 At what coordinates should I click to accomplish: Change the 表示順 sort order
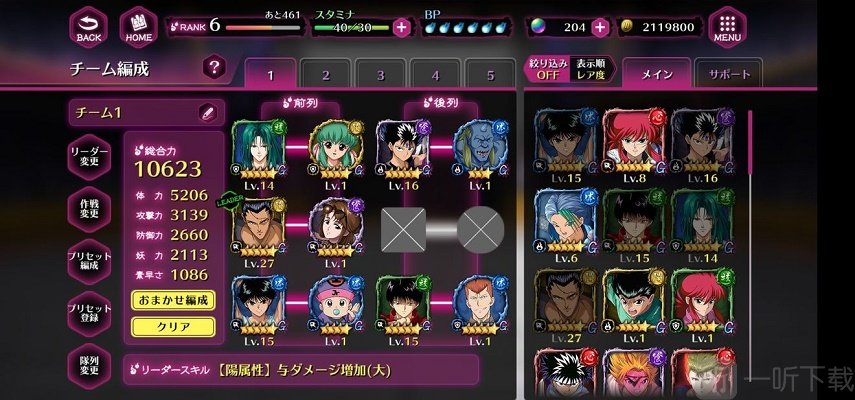coord(588,70)
